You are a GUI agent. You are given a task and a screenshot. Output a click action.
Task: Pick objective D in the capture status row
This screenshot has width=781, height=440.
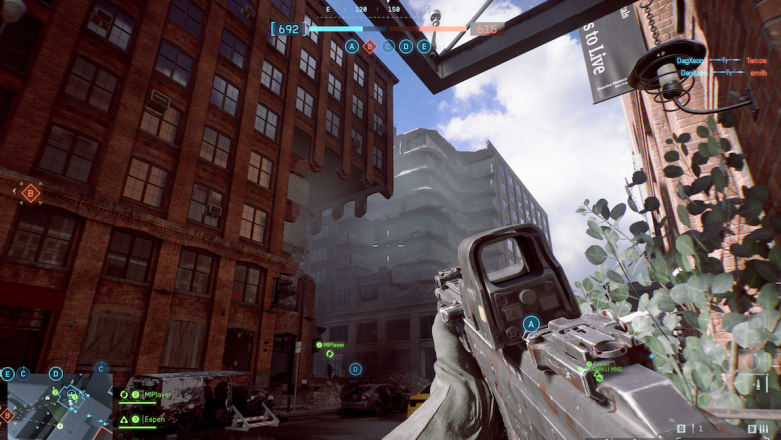click(406, 46)
